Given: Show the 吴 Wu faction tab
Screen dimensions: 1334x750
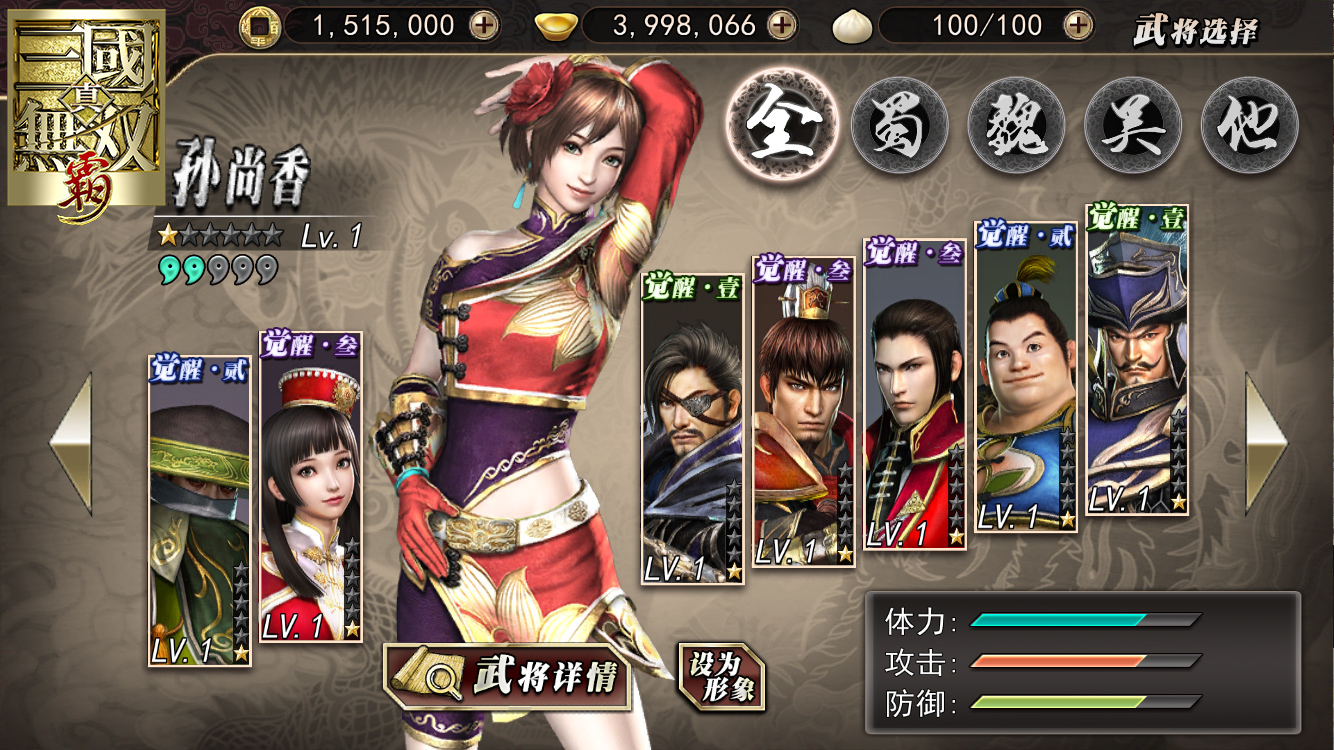Looking at the screenshot, I should [1133, 126].
